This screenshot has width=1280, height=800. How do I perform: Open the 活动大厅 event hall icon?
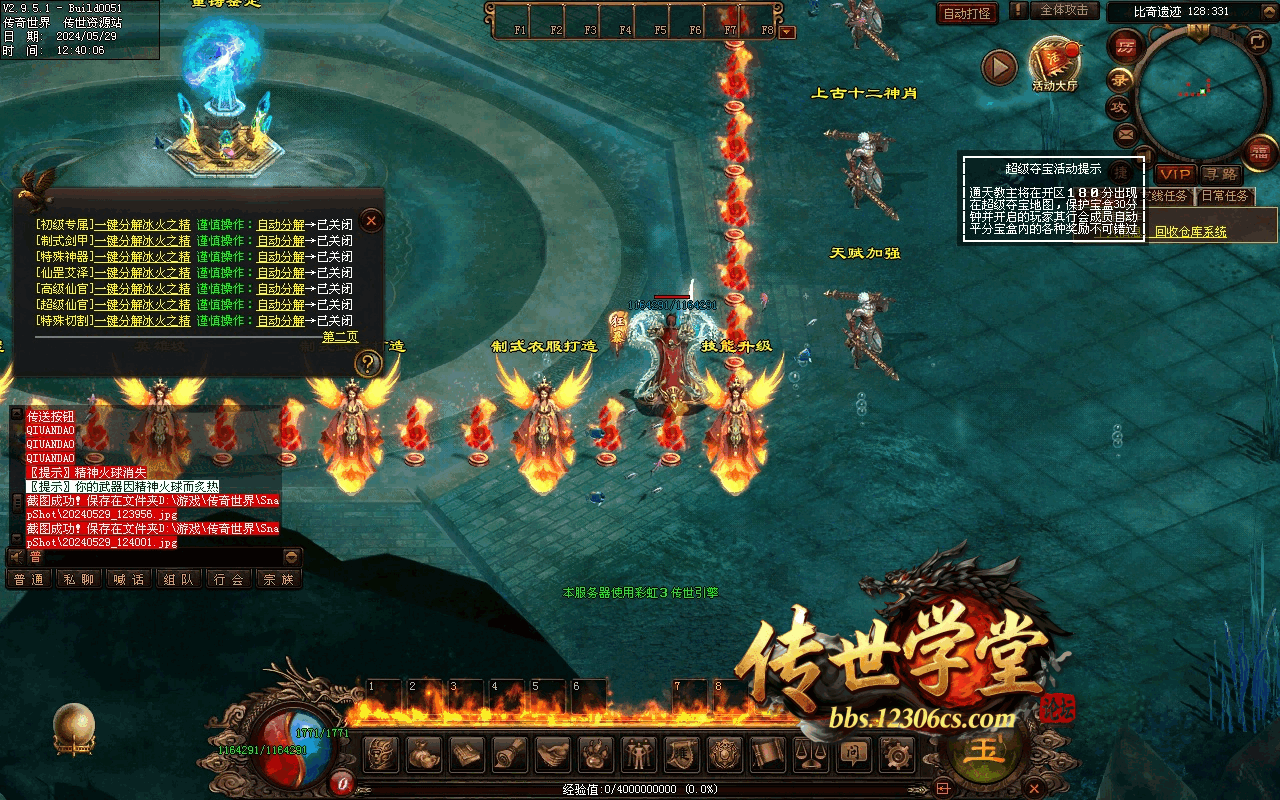1055,63
